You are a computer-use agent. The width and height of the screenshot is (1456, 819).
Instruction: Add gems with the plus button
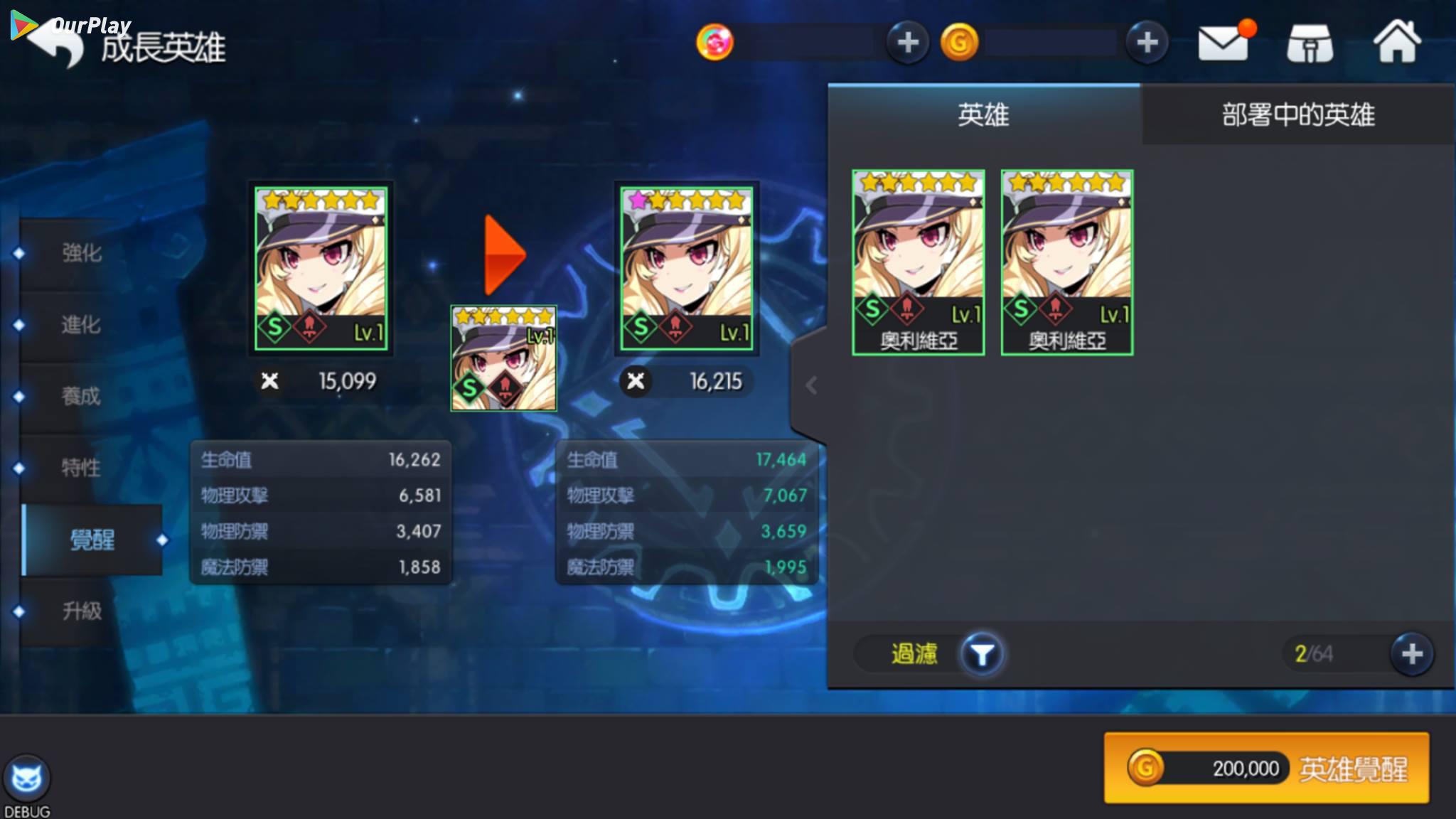pyautogui.click(x=907, y=43)
